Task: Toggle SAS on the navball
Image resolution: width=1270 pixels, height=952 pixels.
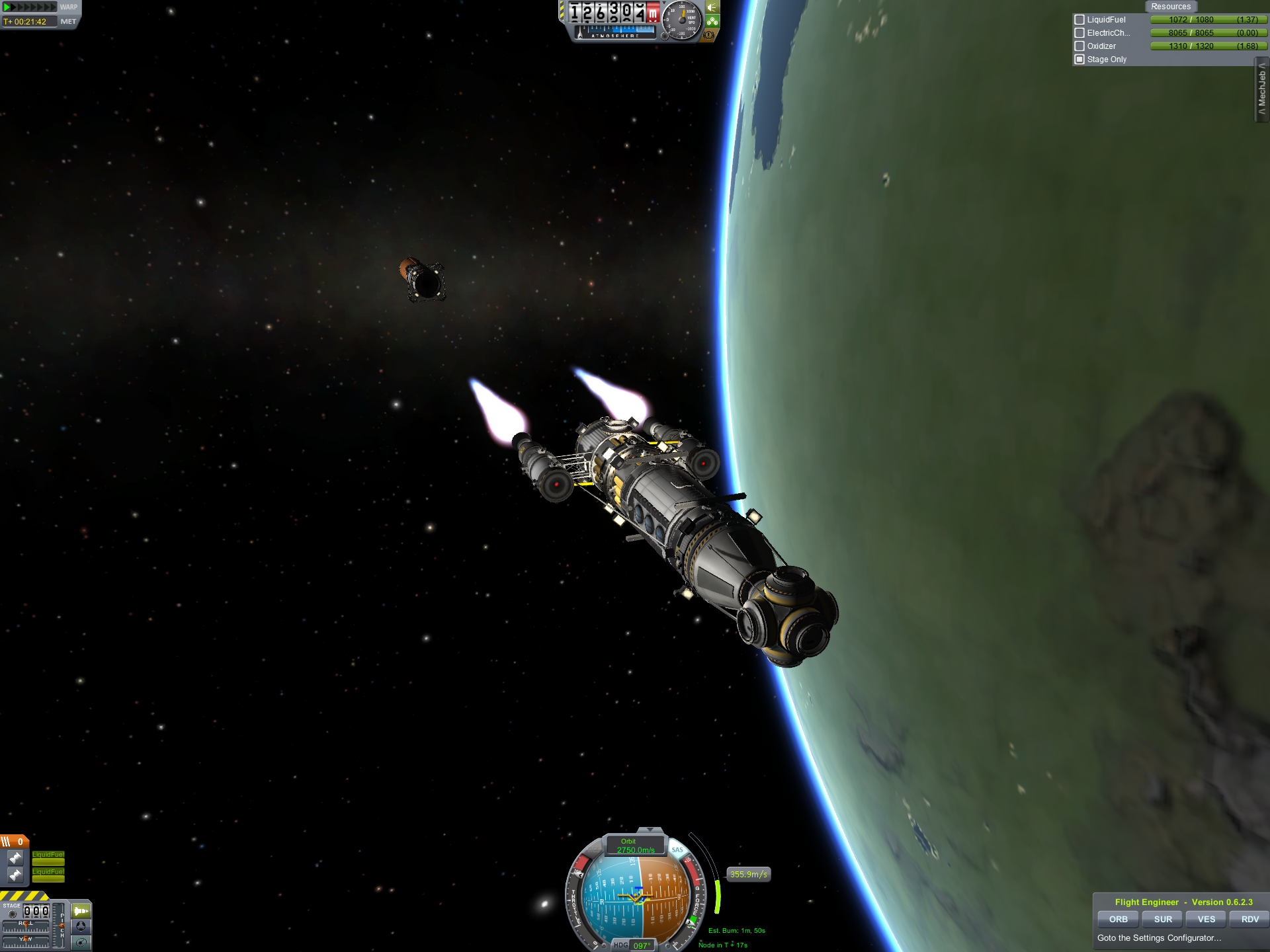Action: 677,850
